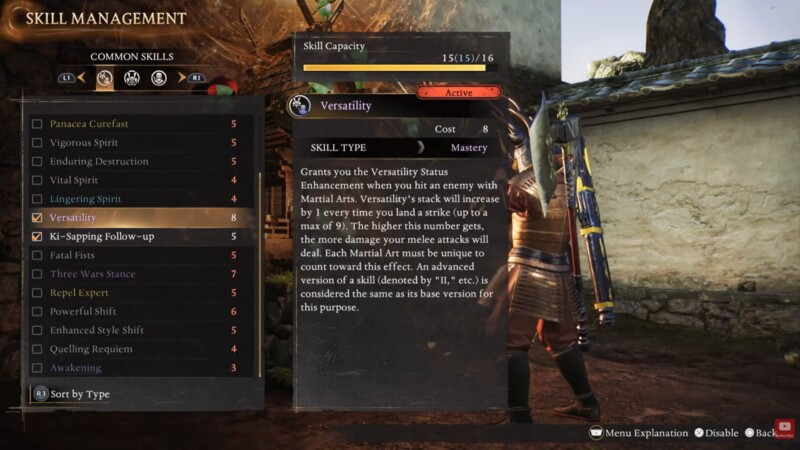The image size is (800, 450).
Task: Tick the Powerful Shift checkbox
Action: click(38, 312)
